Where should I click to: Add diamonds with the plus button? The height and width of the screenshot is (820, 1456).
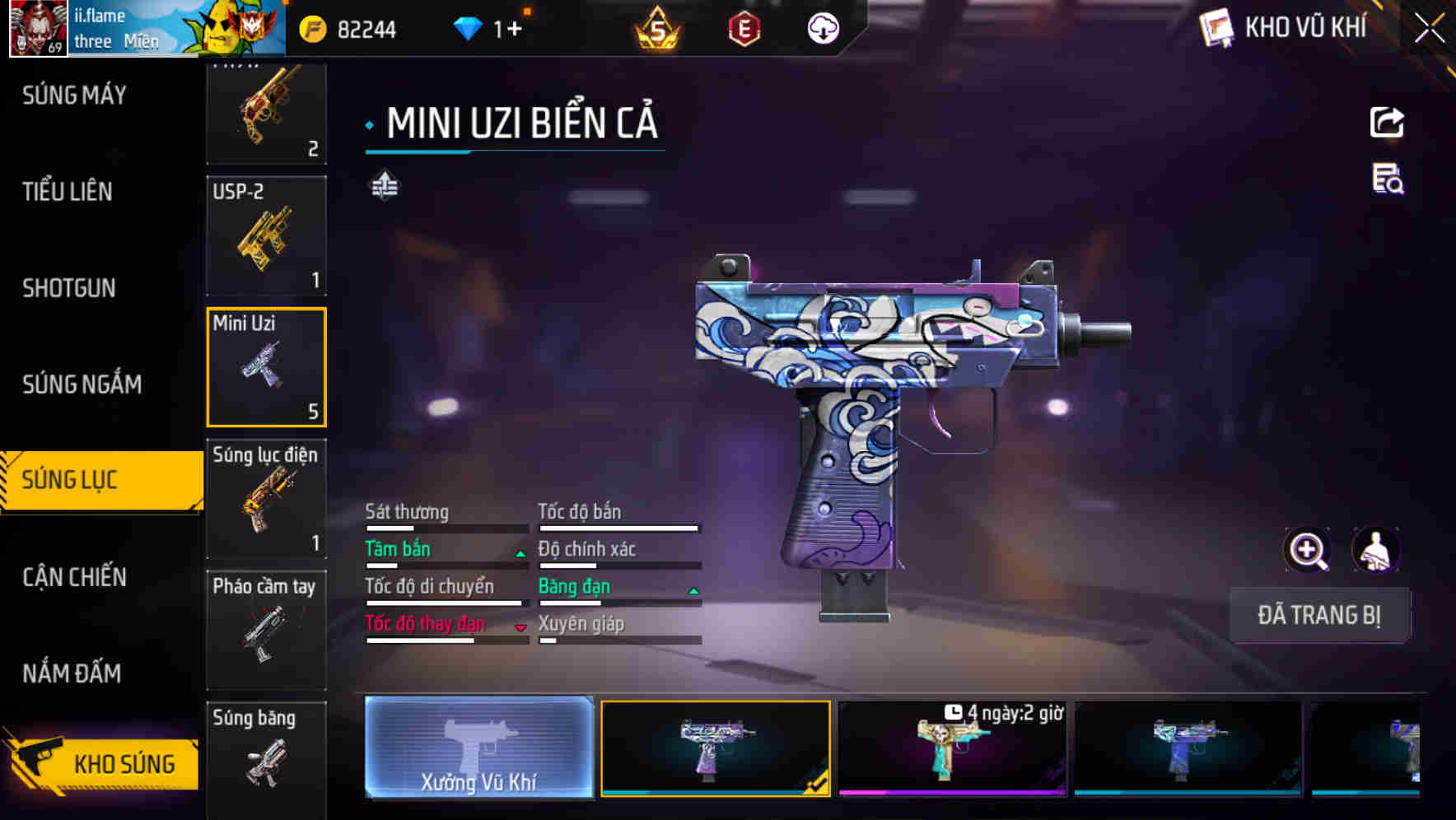pos(514,30)
